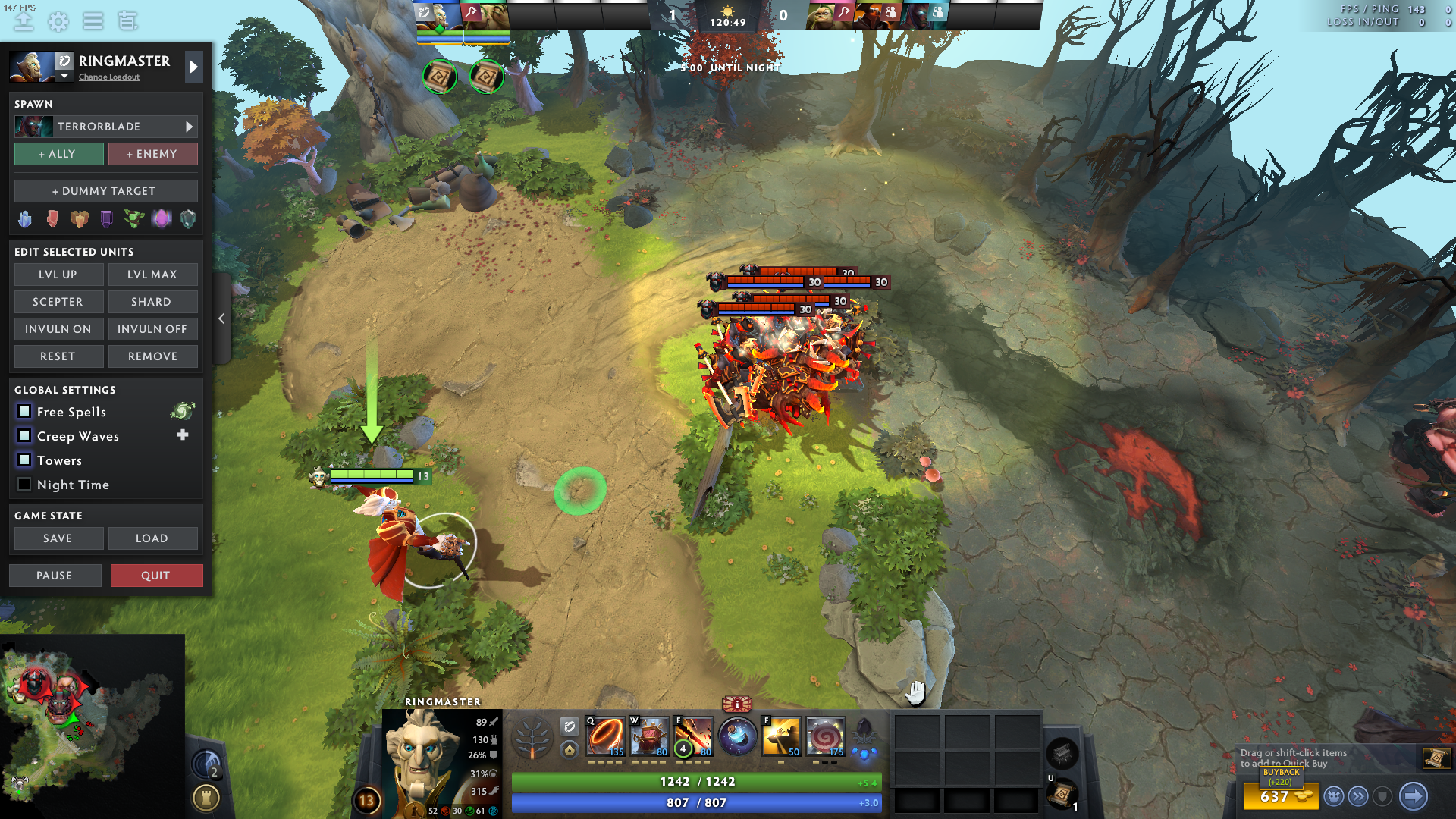Turn invulnerability on
The width and height of the screenshot is (1456, 819).
(x=58, y=329)
